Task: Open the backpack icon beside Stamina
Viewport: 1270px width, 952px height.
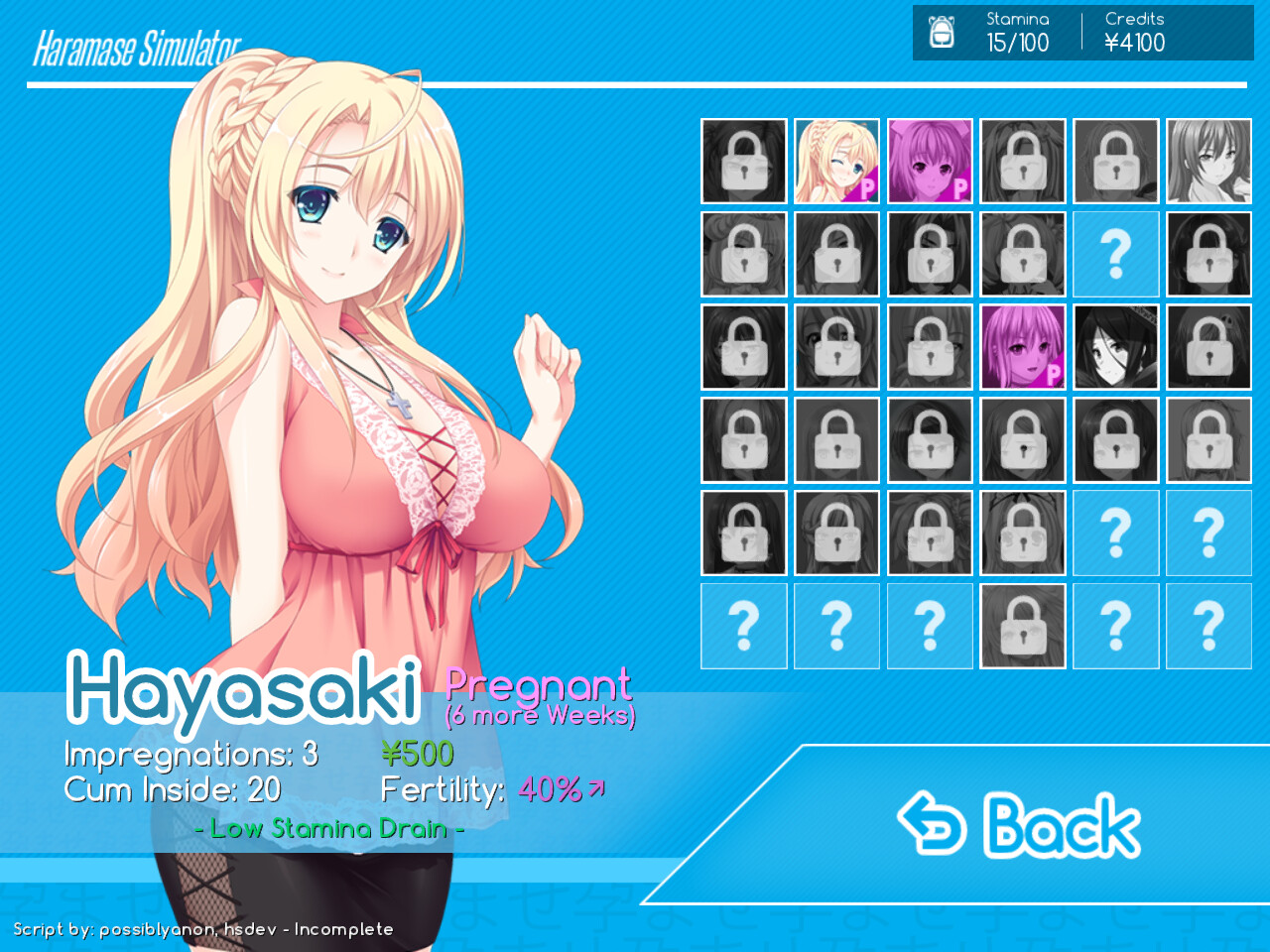Action: (941, 33)
